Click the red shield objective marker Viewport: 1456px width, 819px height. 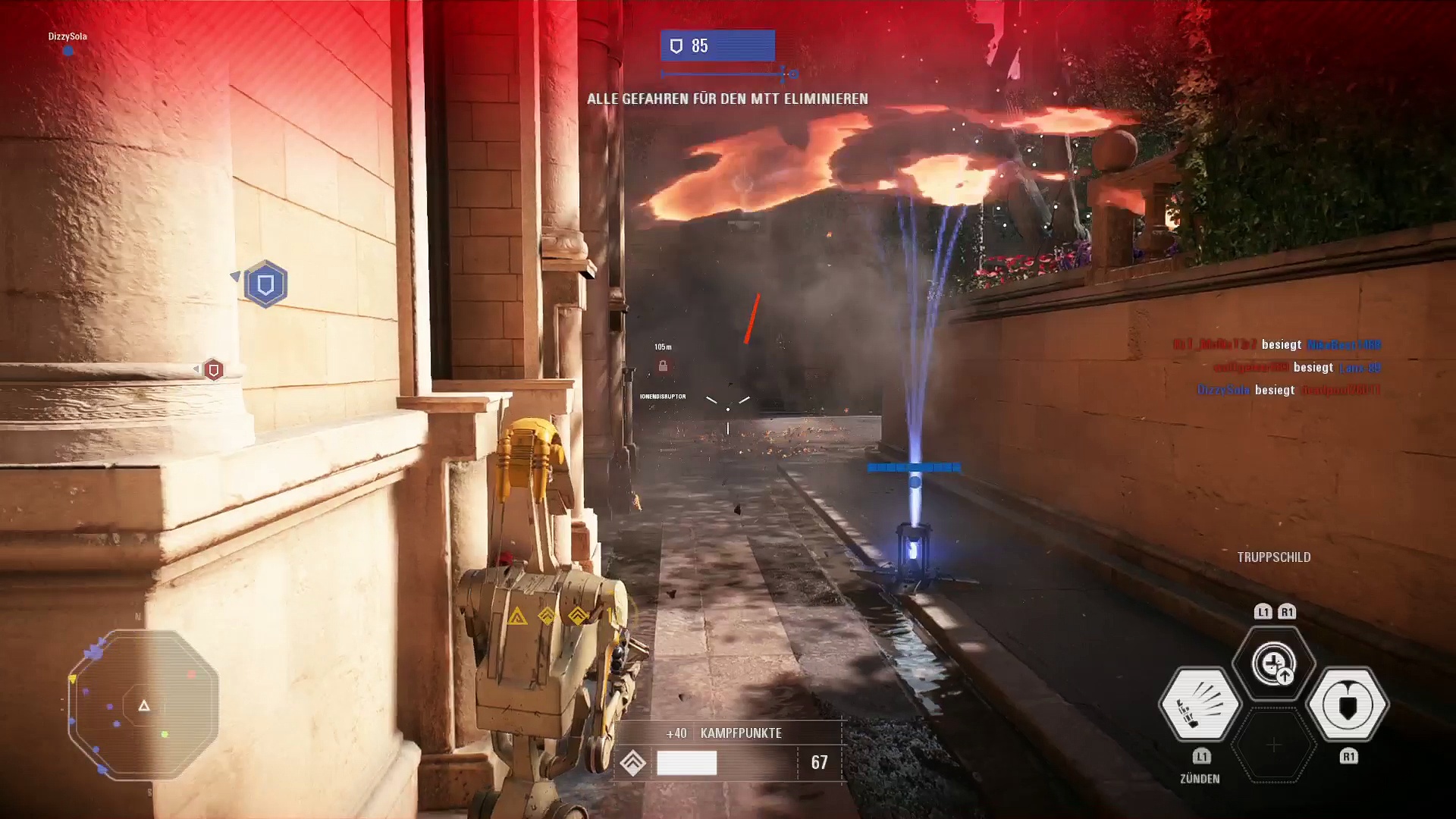click(x=214, y=369)
